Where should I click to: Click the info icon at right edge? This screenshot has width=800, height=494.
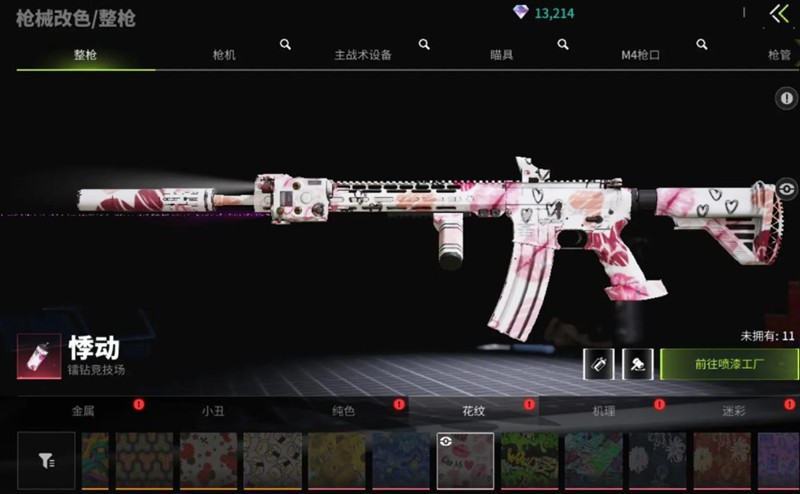coord(787,98)
